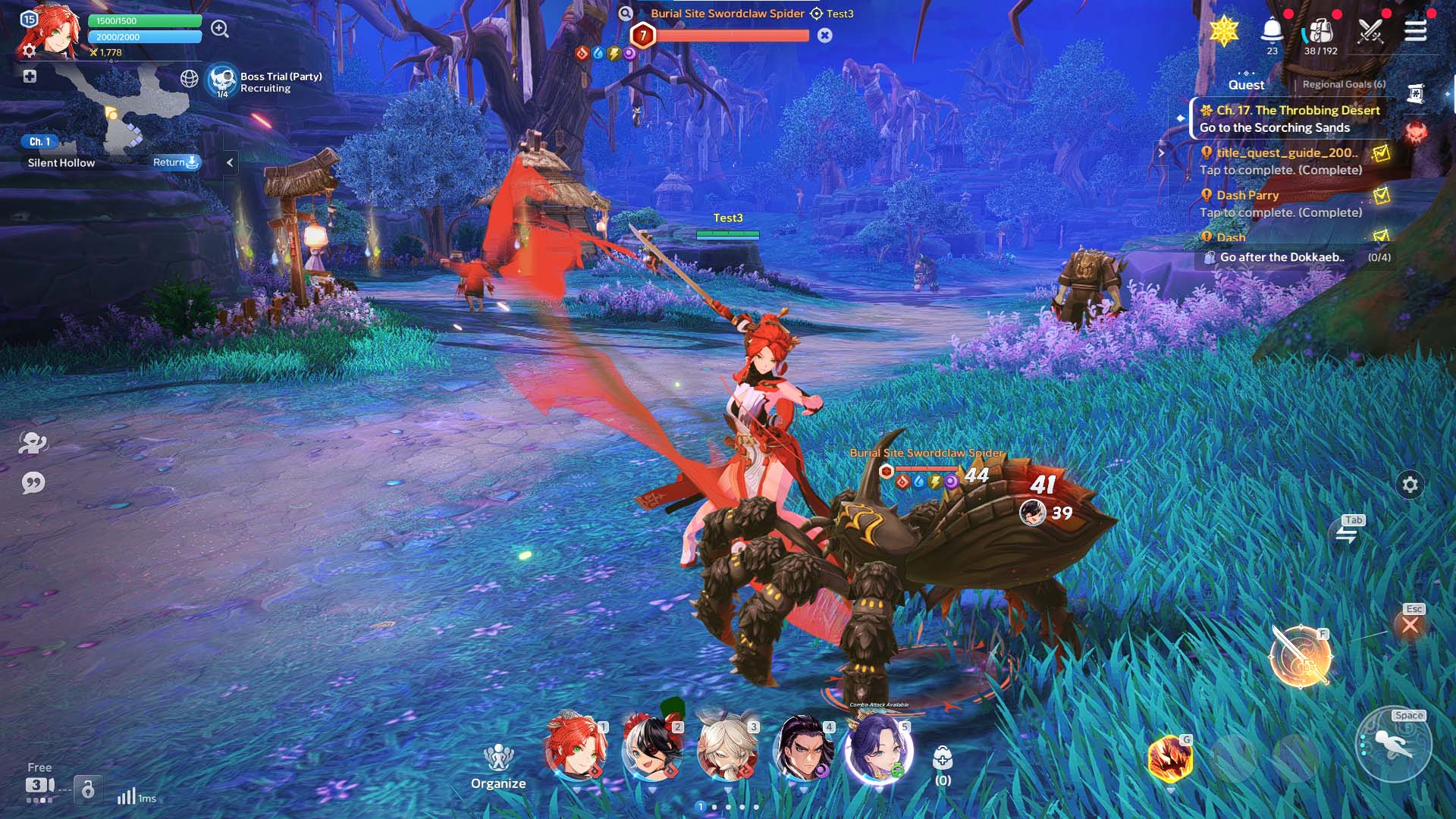Open the chat speech bubble icon
This screenshot has height=819, width=1456.
coord(33,483)
